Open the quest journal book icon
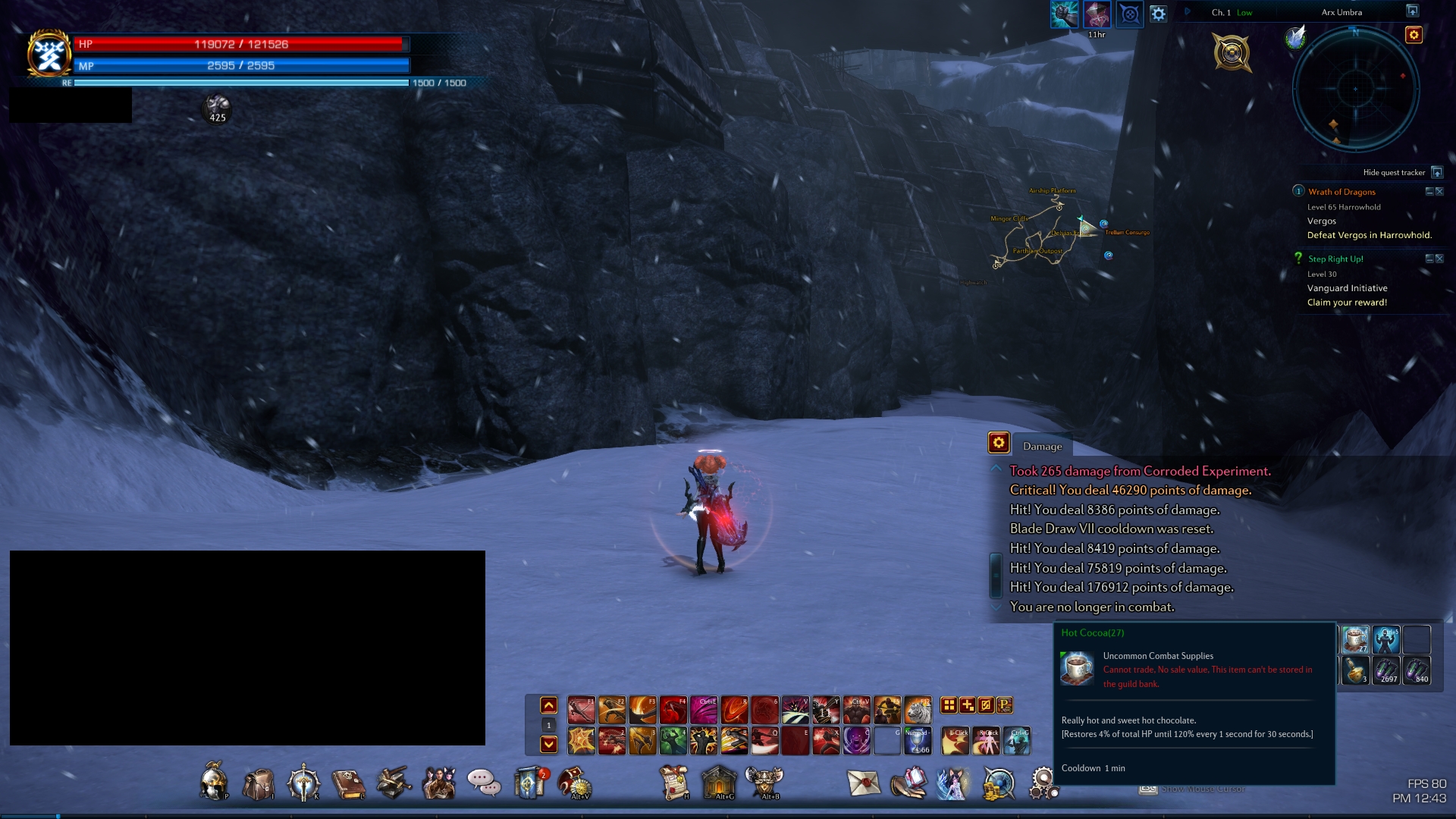The height and width of the screenshot is (819, 1456). 348,783
